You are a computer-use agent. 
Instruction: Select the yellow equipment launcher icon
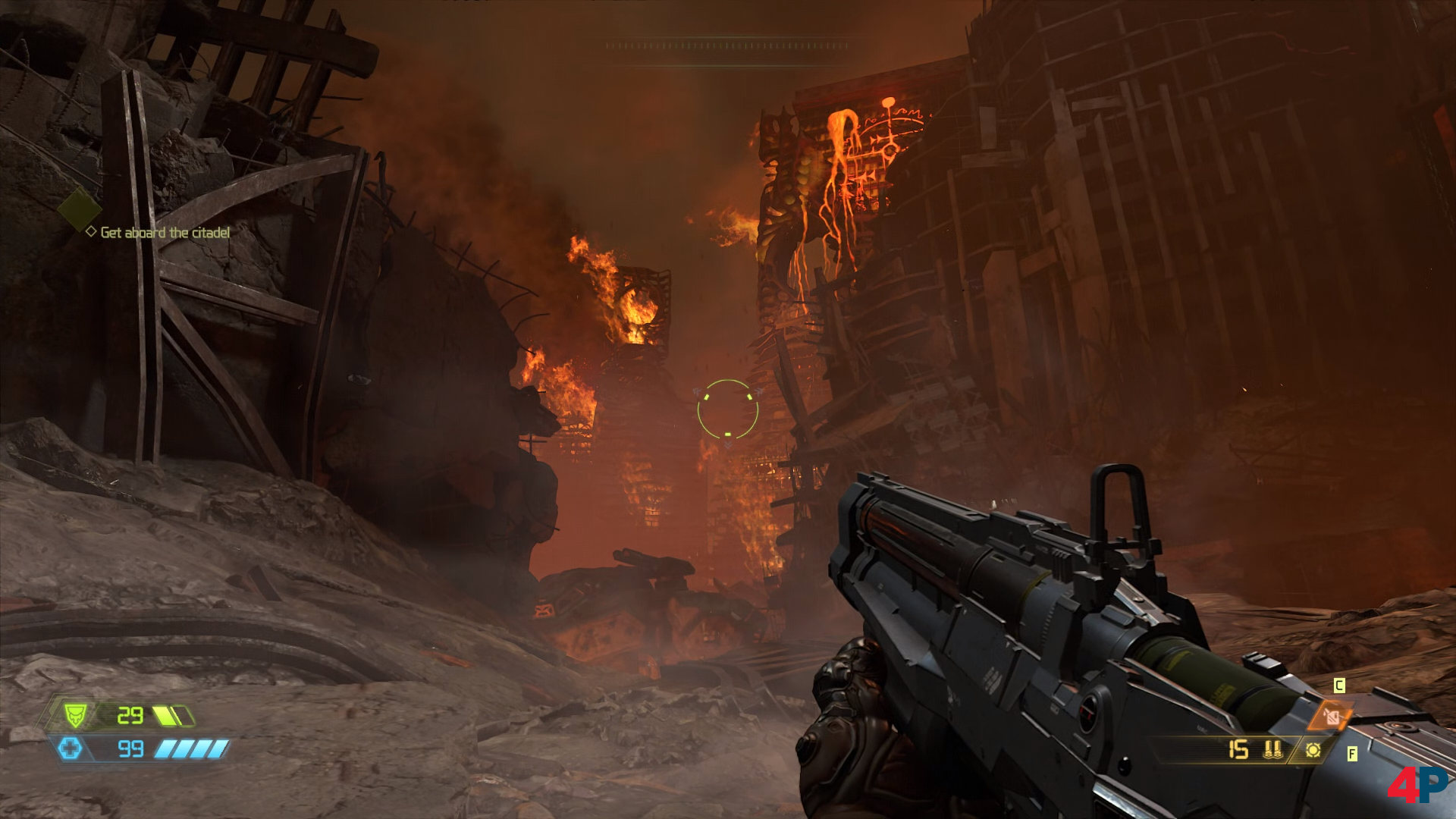[x=1313, y=750]
